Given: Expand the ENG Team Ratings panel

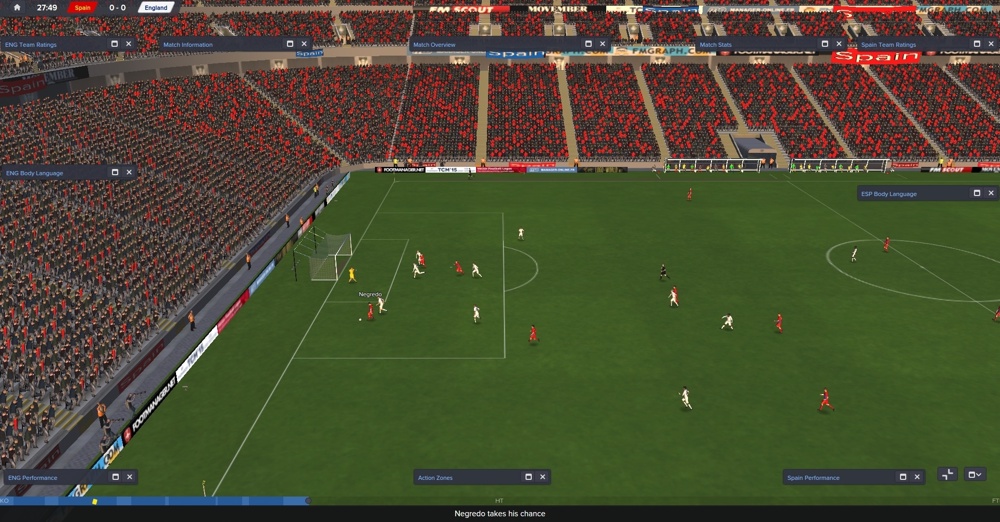Looking at the screenshot, I should pos(115,44).
